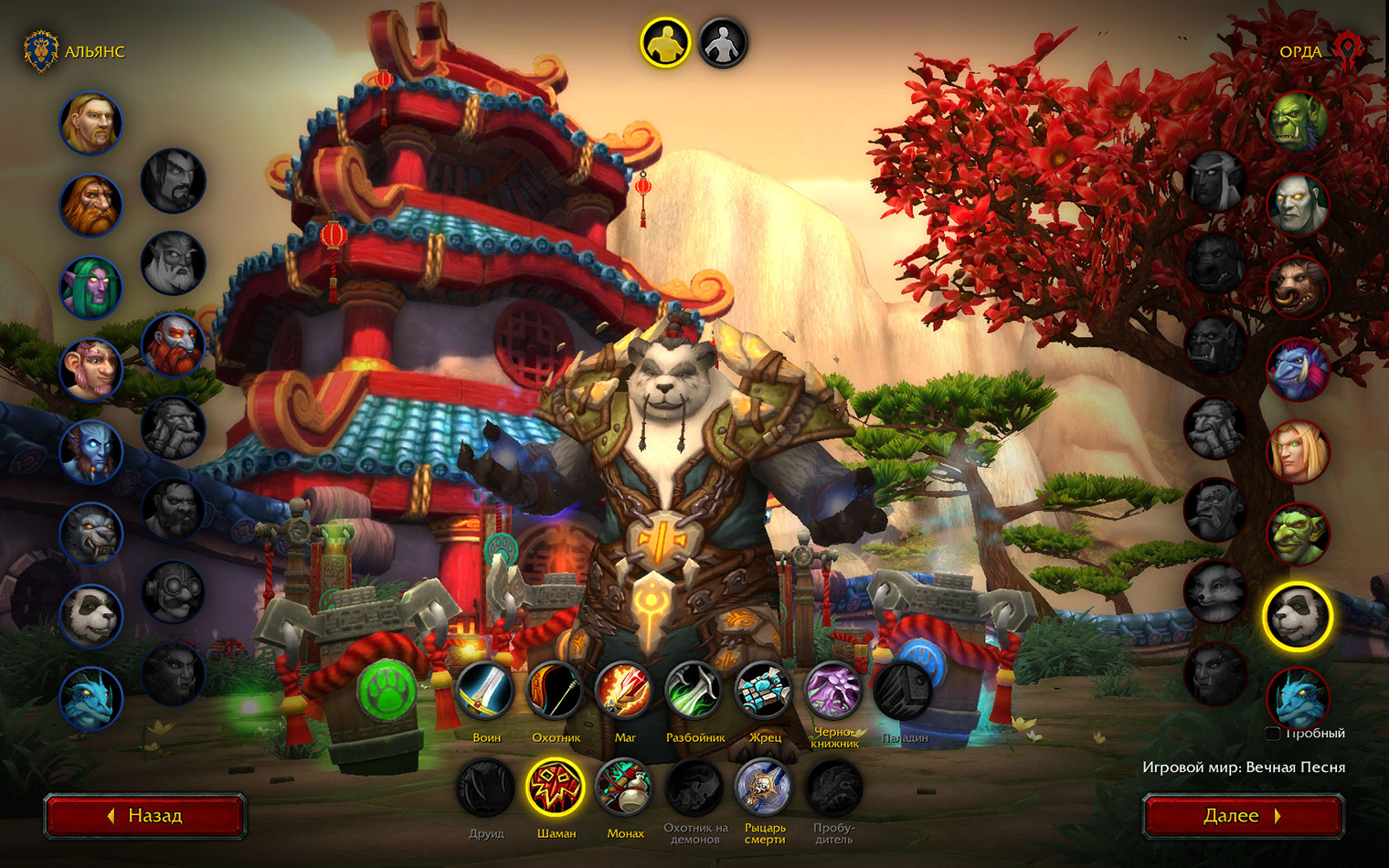Select the Horde blood elf portrait
Screen dimensions: 1389x868
pos(1298,451)
